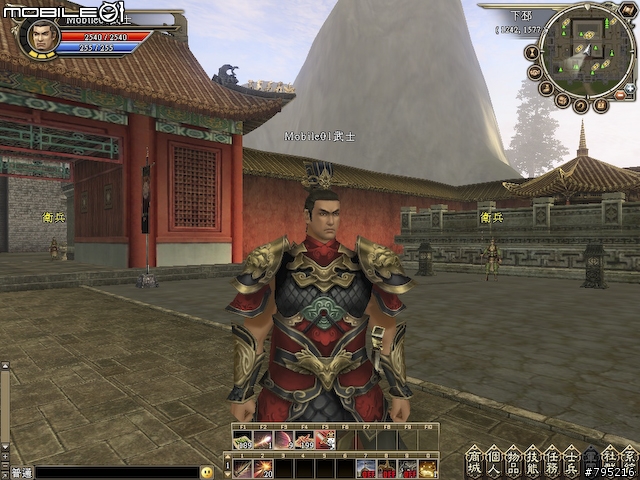Open the 個人 character menu

(x=495, y=461)
